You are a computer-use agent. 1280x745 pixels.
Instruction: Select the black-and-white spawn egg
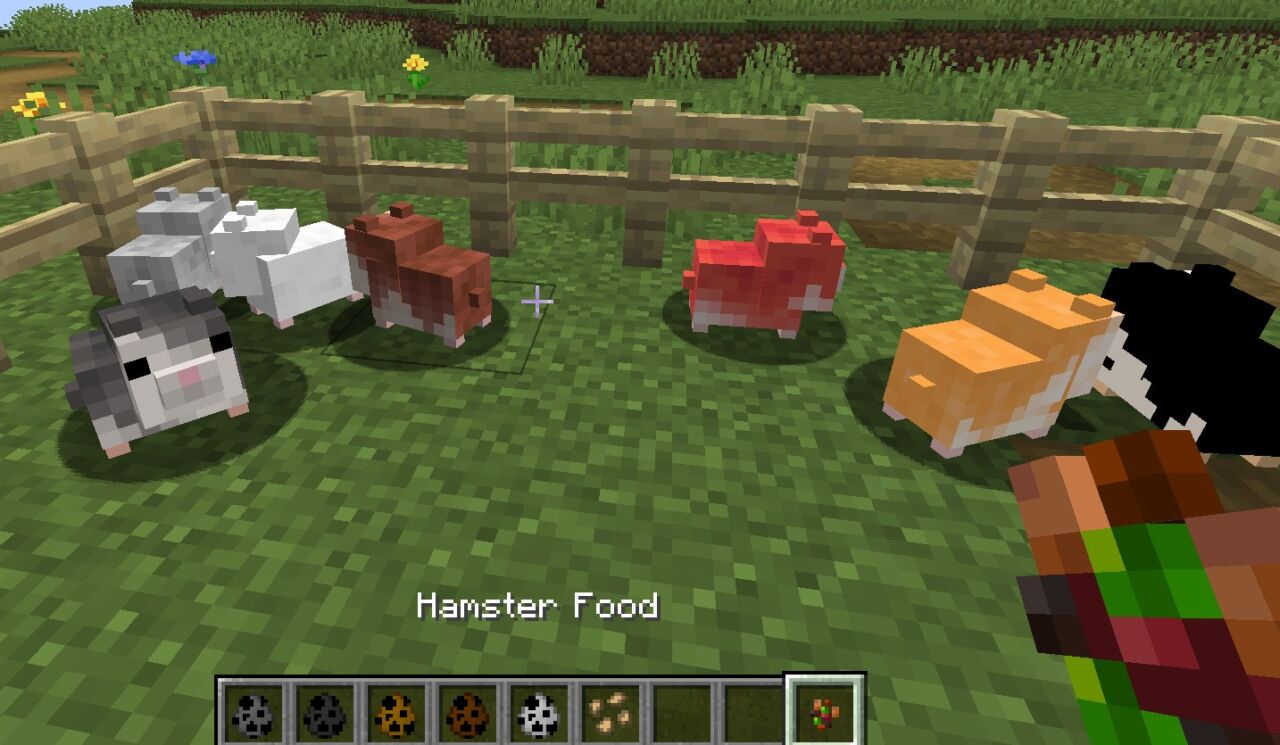click(540, 713)
